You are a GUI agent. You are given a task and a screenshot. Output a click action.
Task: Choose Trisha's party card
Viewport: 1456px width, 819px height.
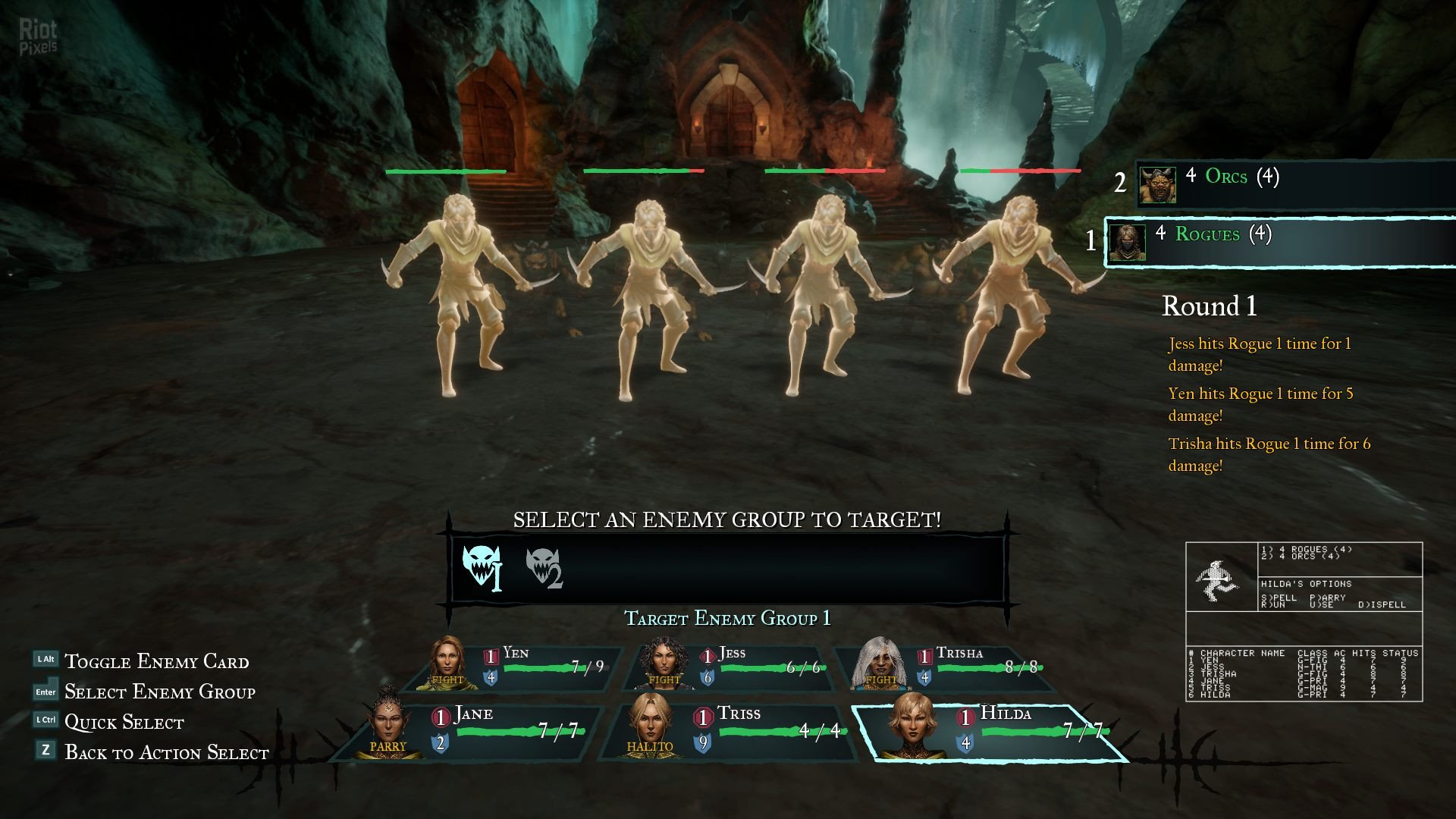pos(948,668)
